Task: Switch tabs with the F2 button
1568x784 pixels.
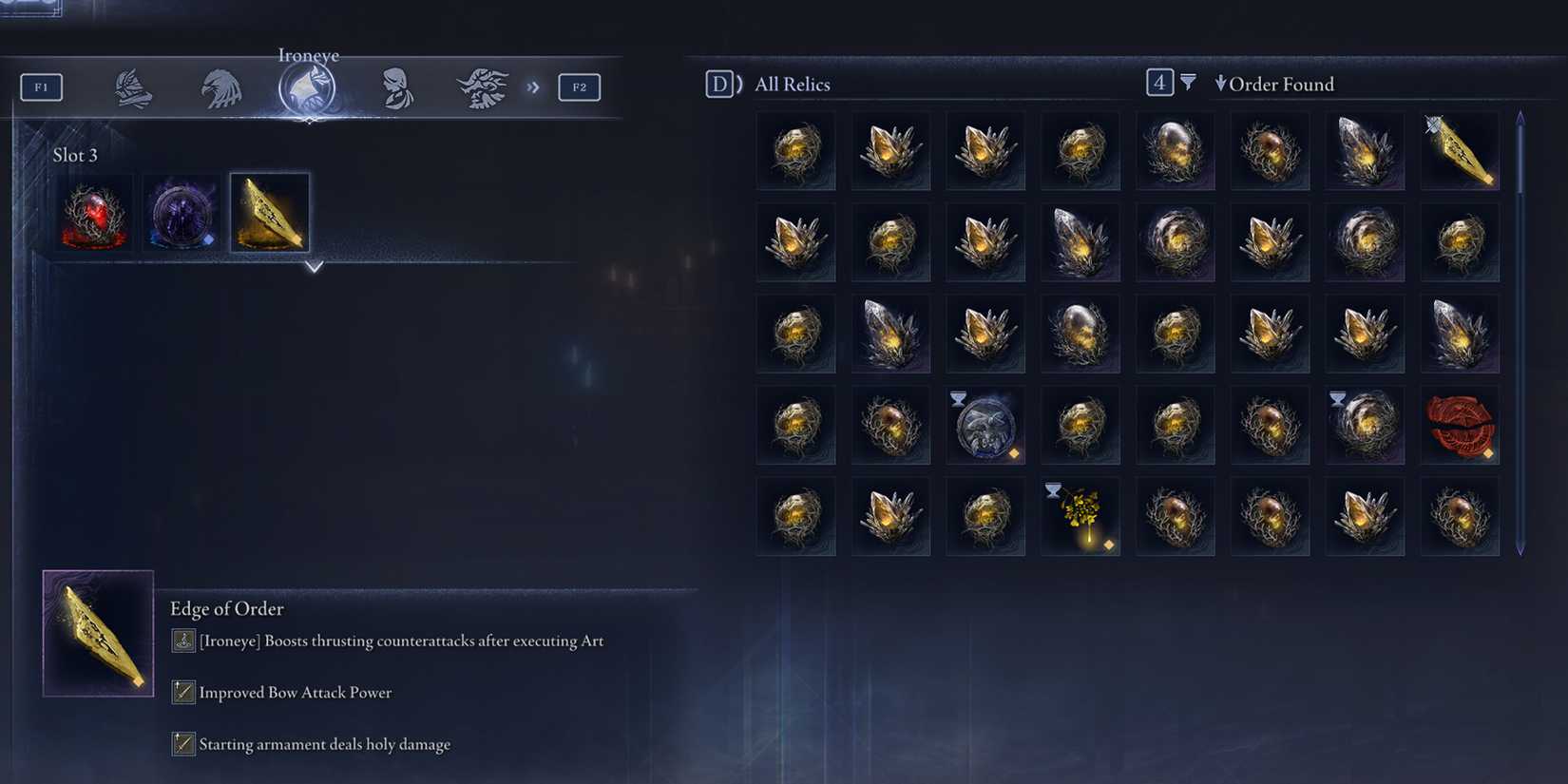Action: 580,86
